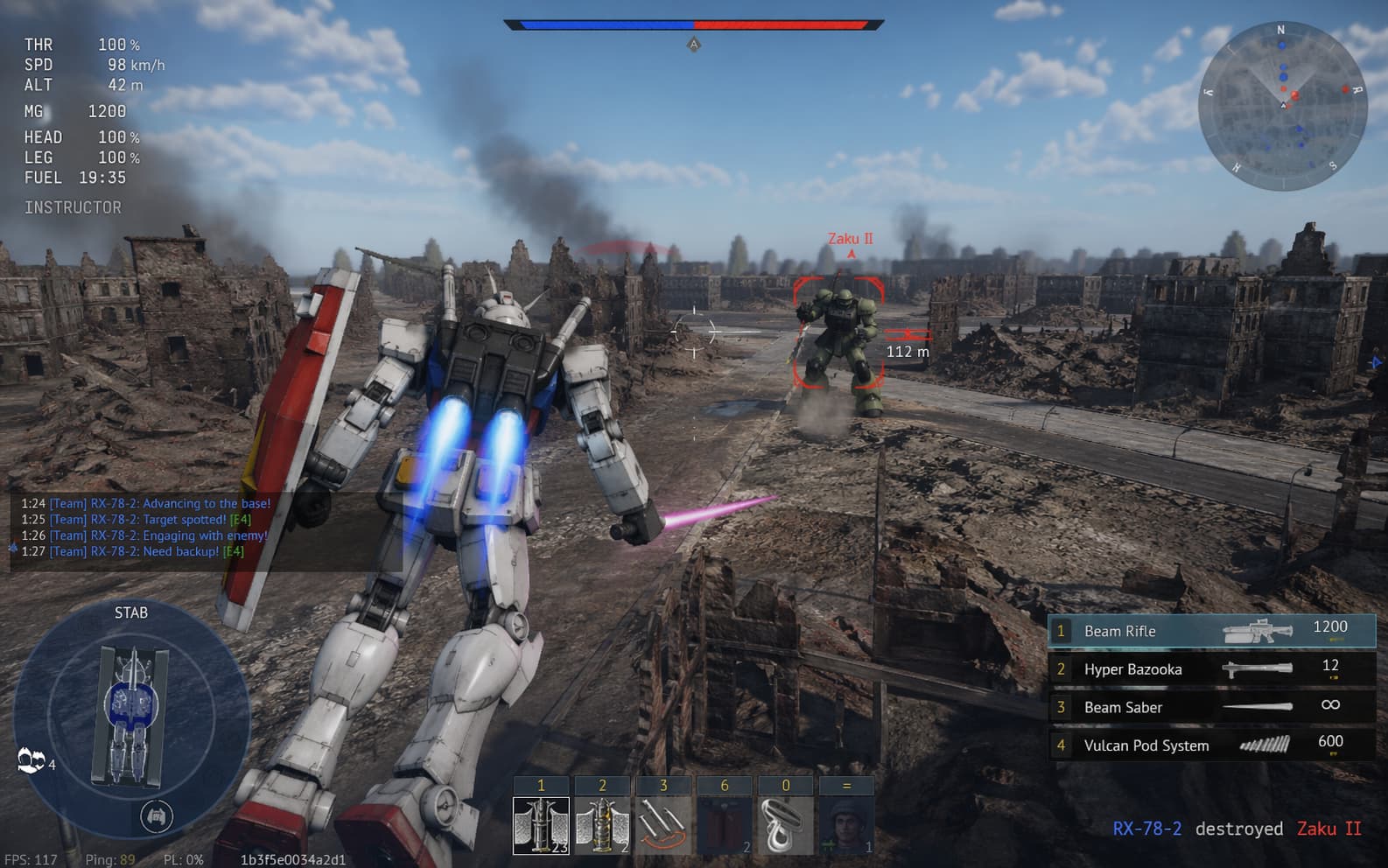The width and height of the screenshot is (1388, 868).
Task: Activate the artillery strike icon in slot 3
Action: pos(662,825)
